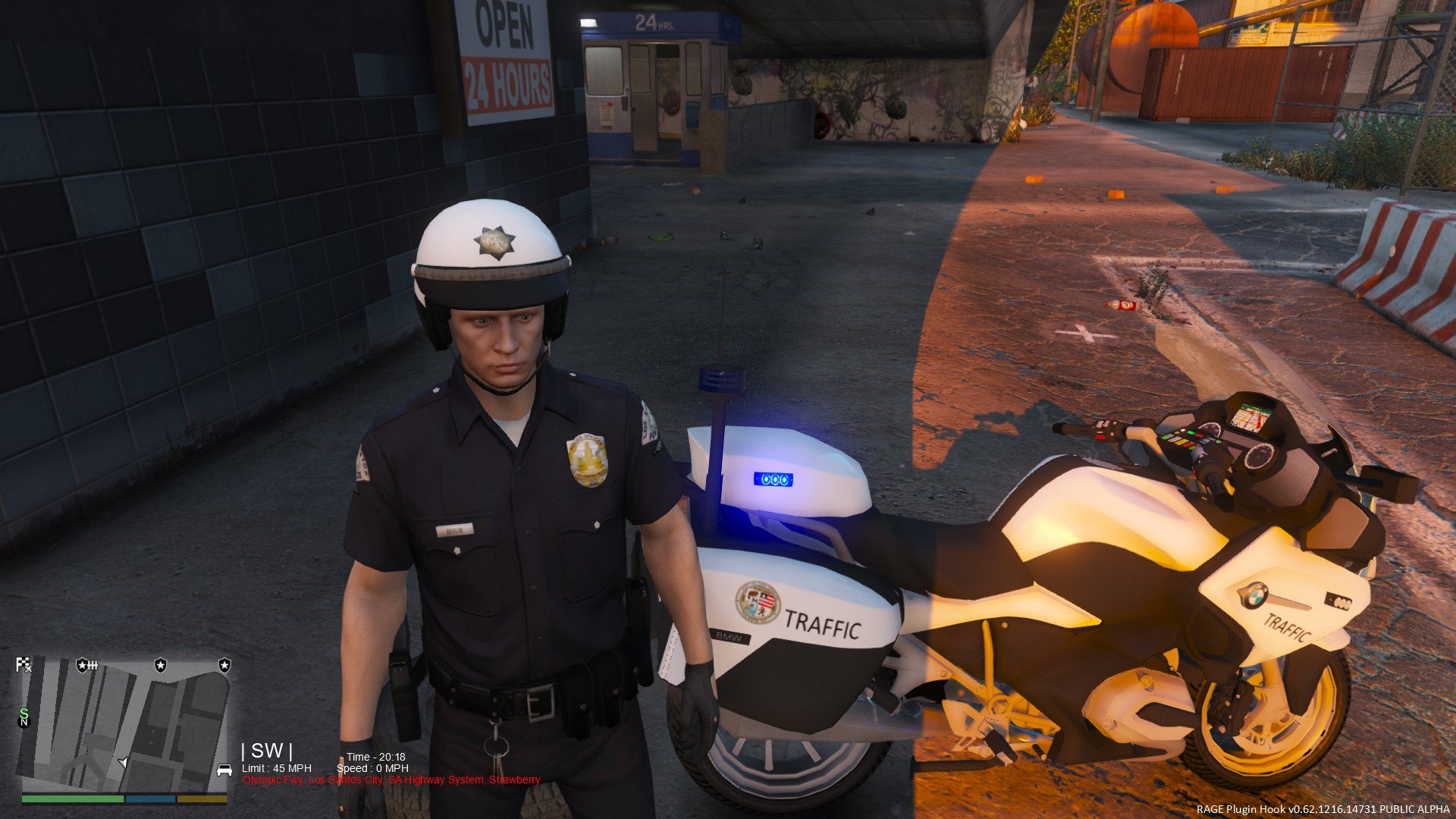Image resolution: width=1456 pixels, height=819 pixels.
Task: Click the green S marker on minimap
Action: (24, 713)
